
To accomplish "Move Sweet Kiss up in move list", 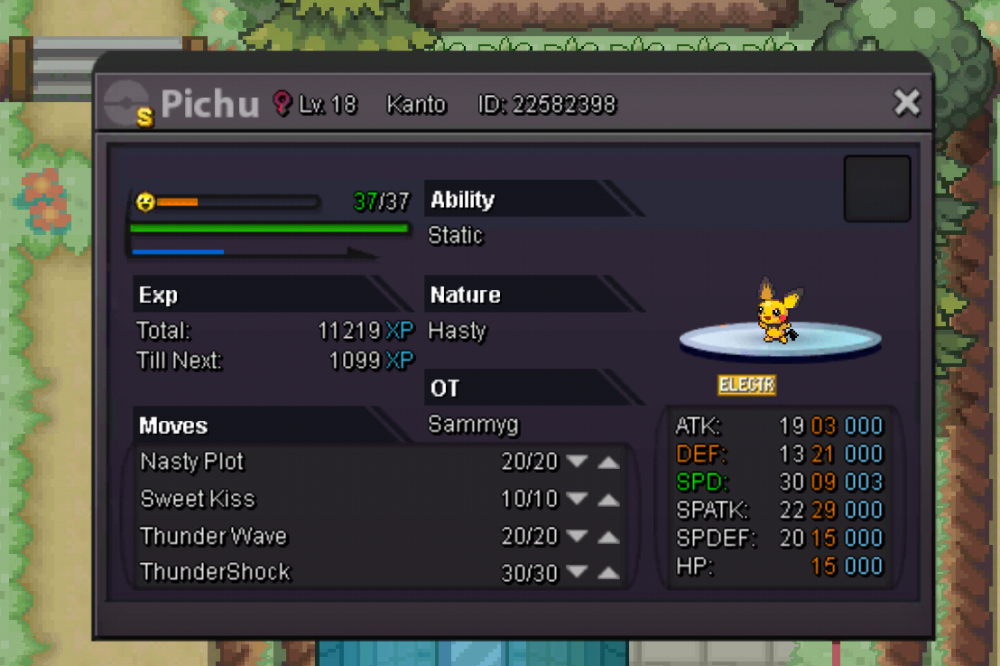I will click(608, 499).
